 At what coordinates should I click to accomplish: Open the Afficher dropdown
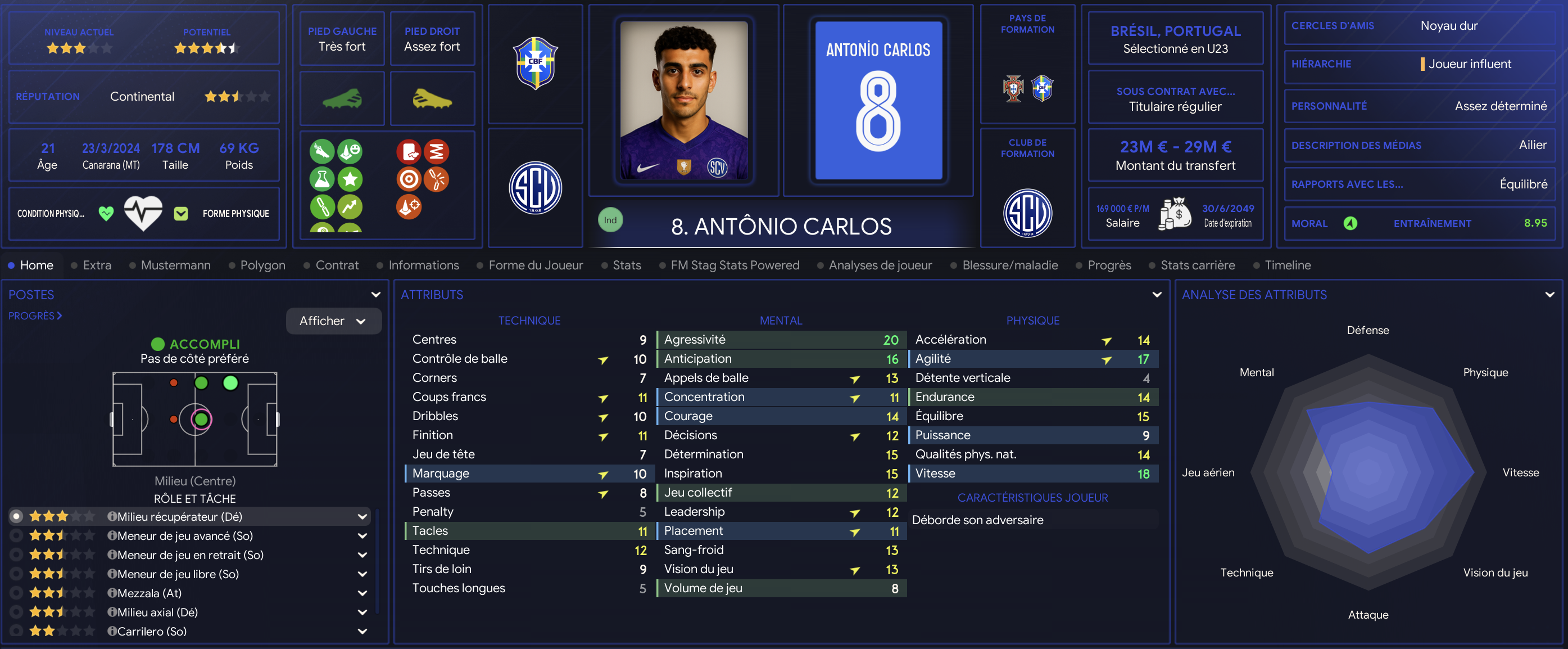click(333, 321)
